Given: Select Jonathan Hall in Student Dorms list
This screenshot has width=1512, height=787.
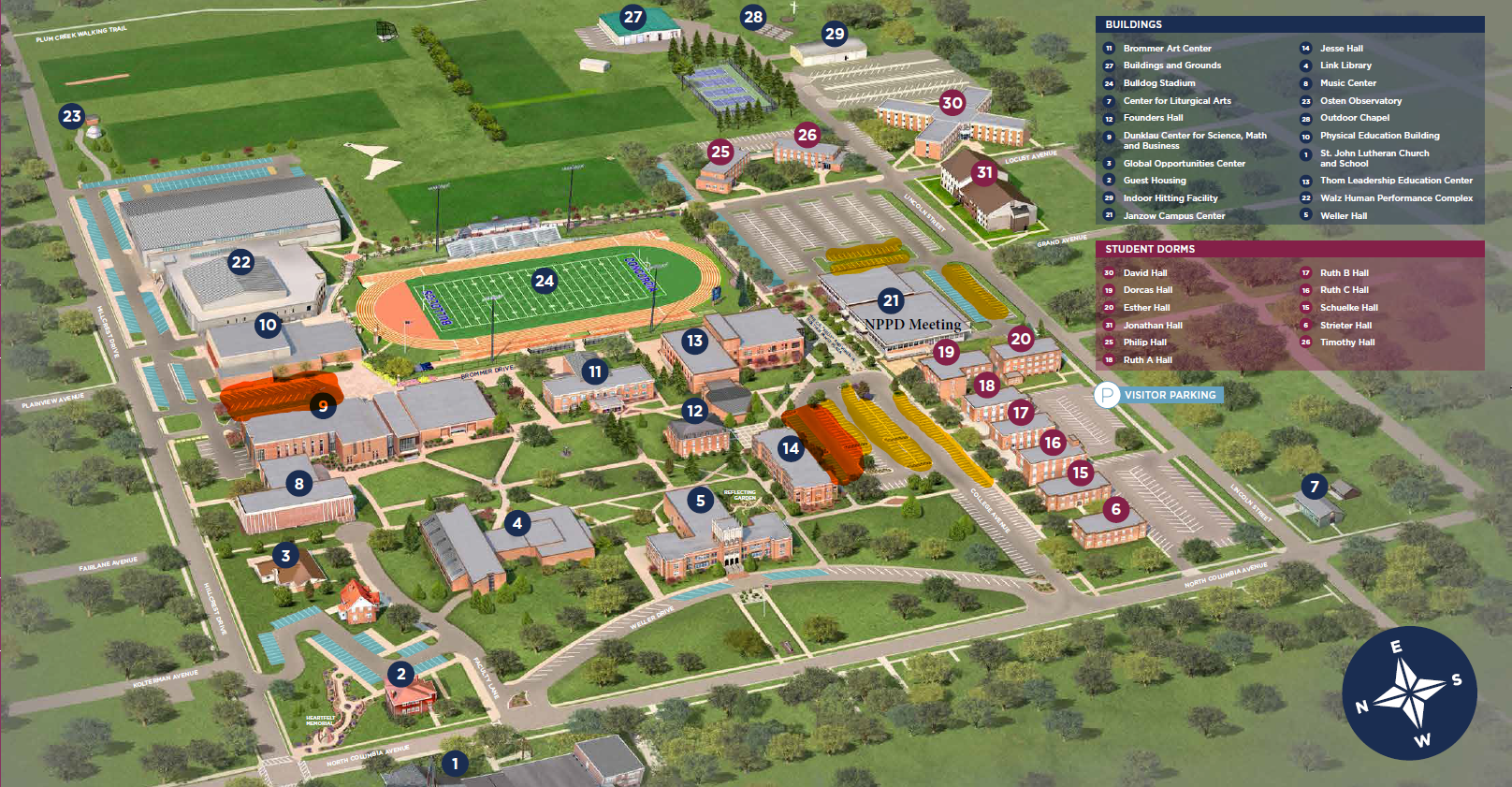Looking at the screenshot, I should [x=1153, y=326].
